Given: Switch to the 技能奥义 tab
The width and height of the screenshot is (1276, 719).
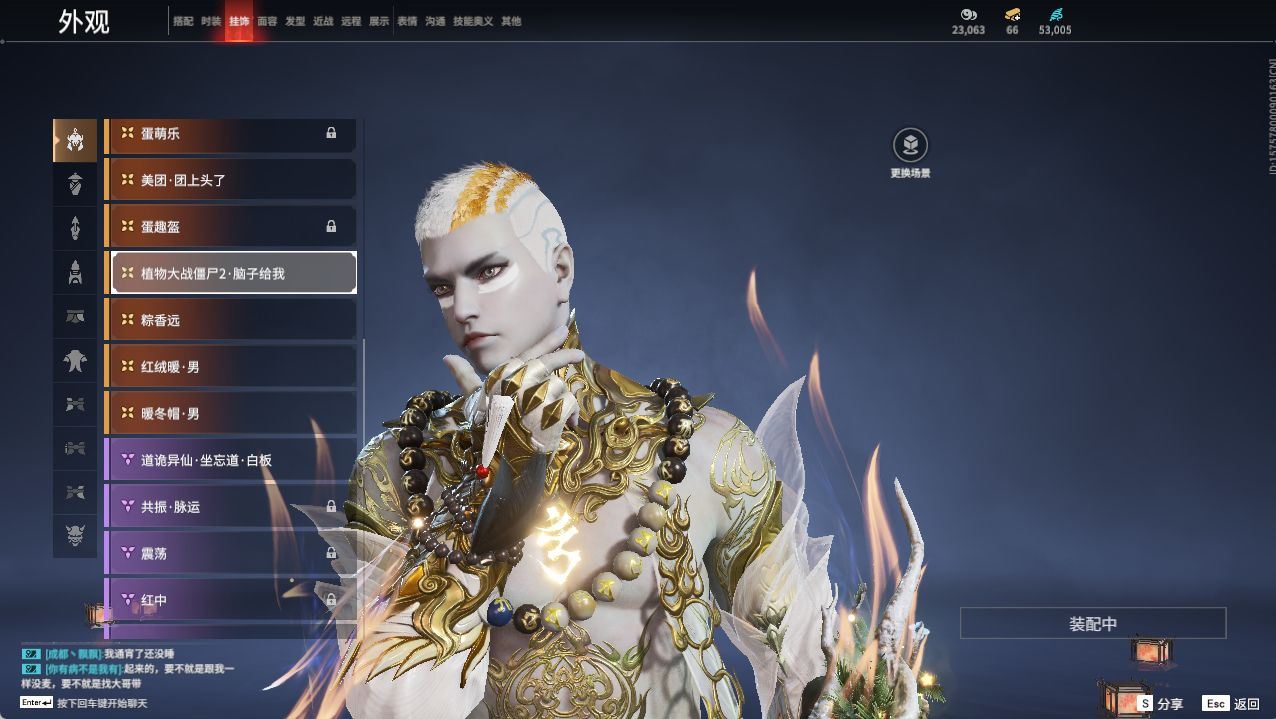Looking at the screenshot, I should point(473,21).
